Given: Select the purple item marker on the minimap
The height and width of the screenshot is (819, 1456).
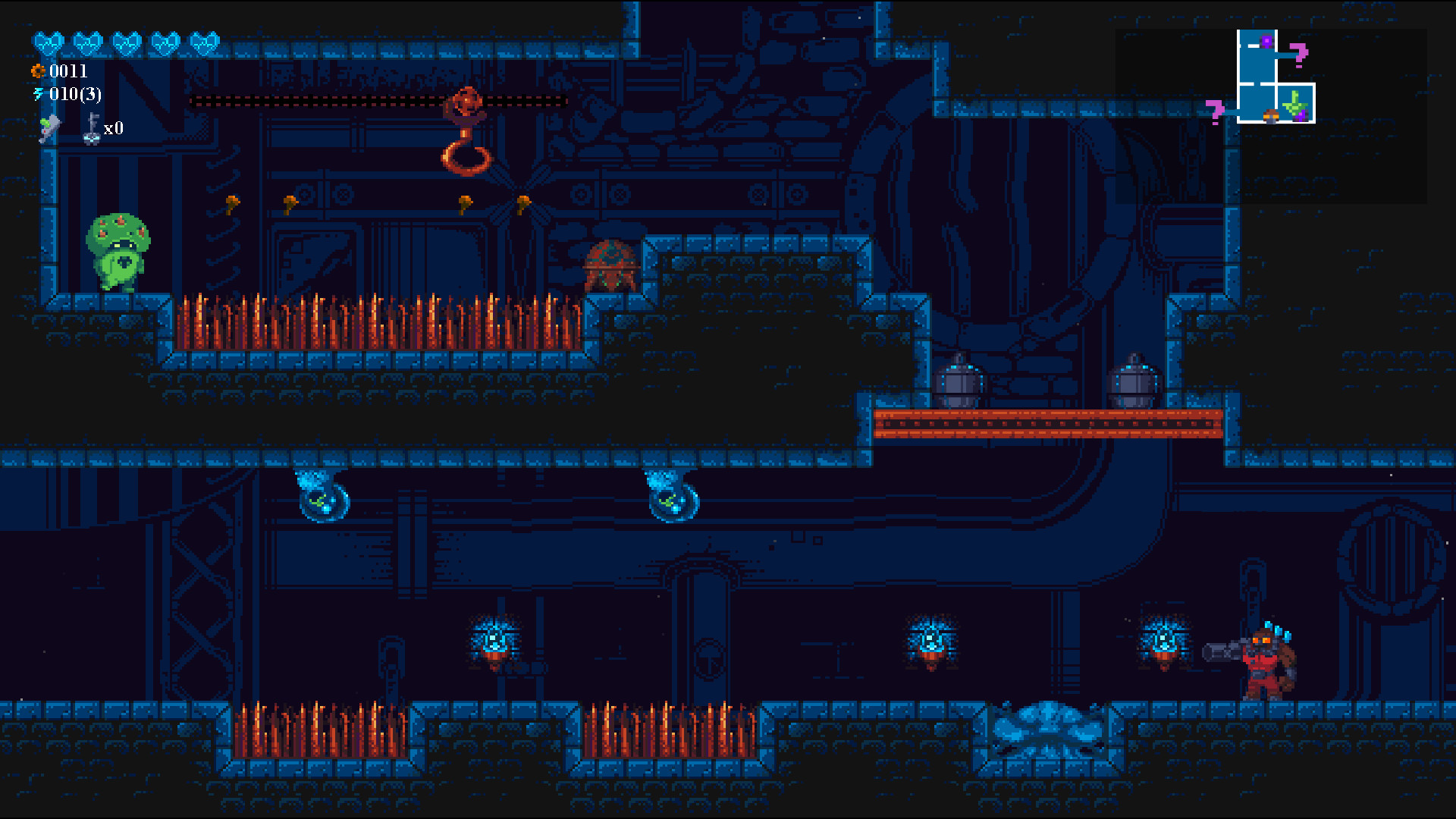Looking at the screenshot, I should (1266, 41).
